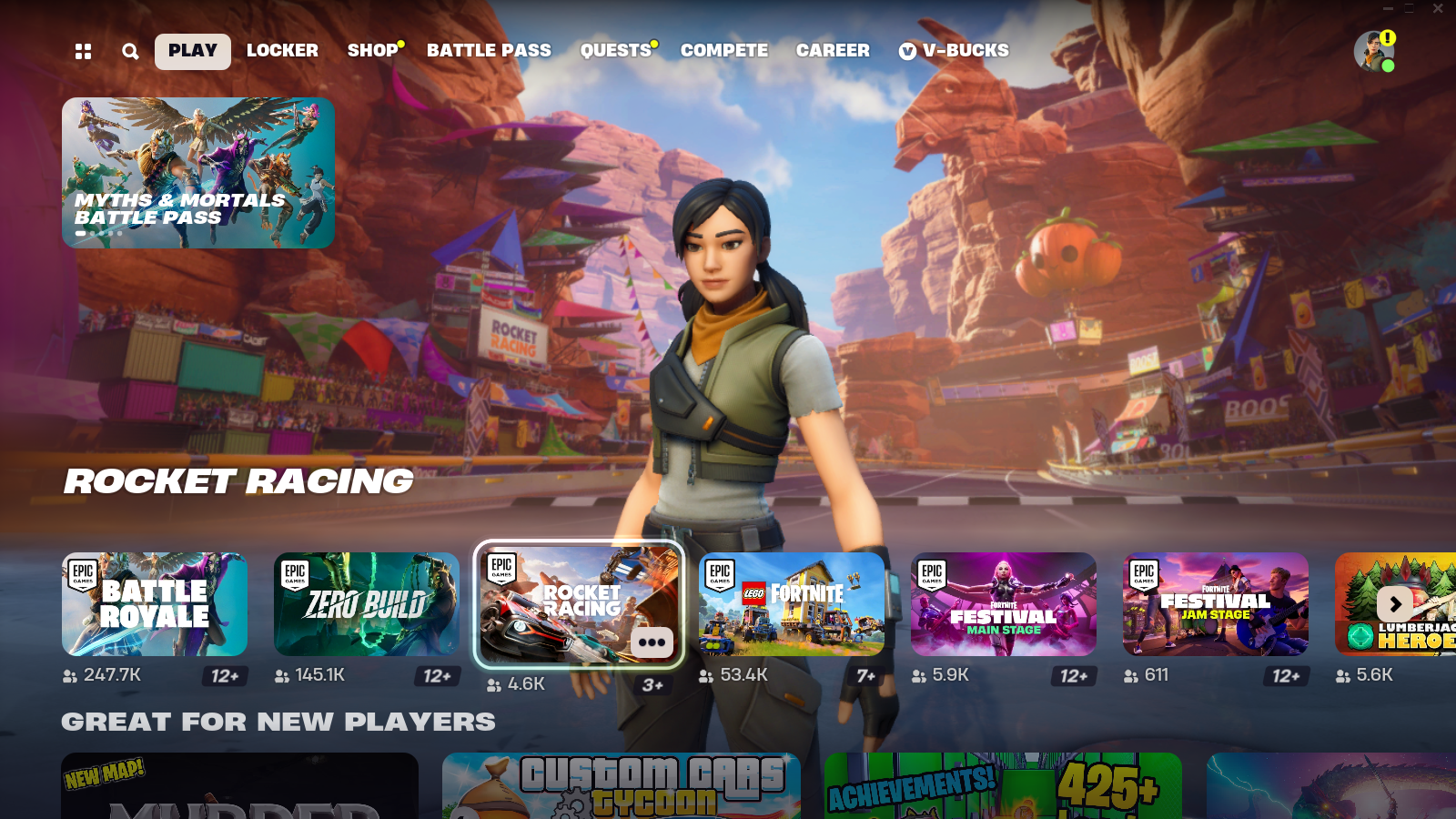Select the Battle Royale game mode

(x=154, y=604)
